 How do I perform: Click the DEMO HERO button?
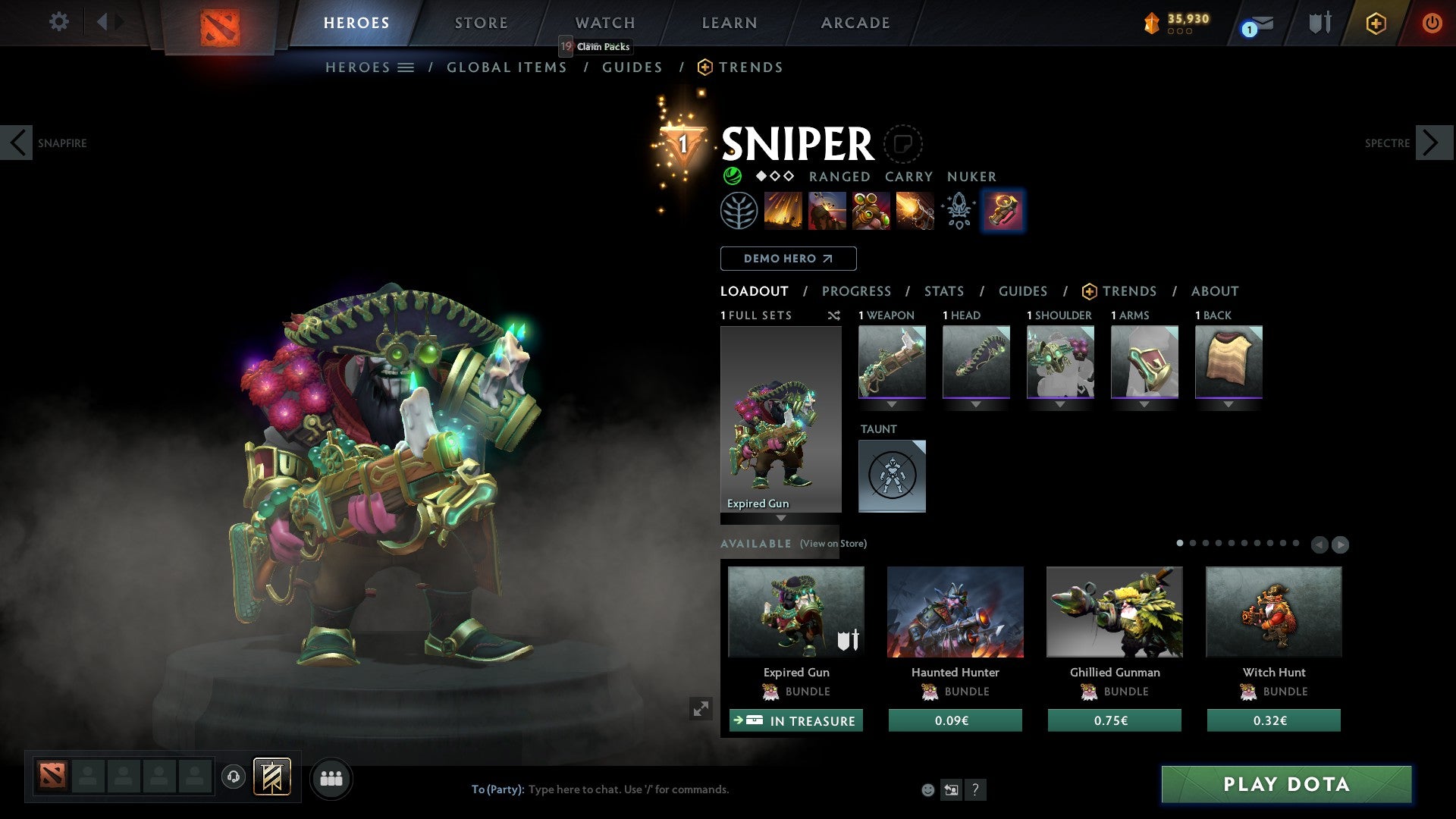(788, 259)
